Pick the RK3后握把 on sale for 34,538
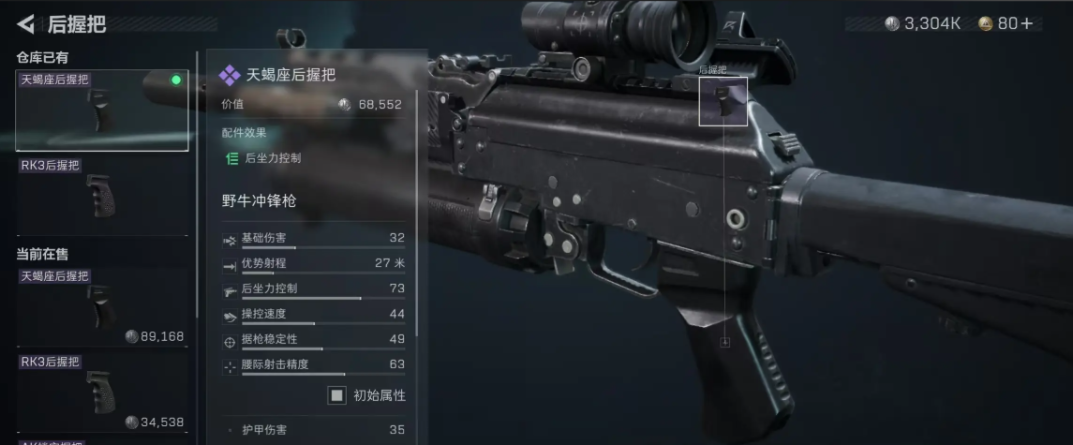 (x=101, y=392)
